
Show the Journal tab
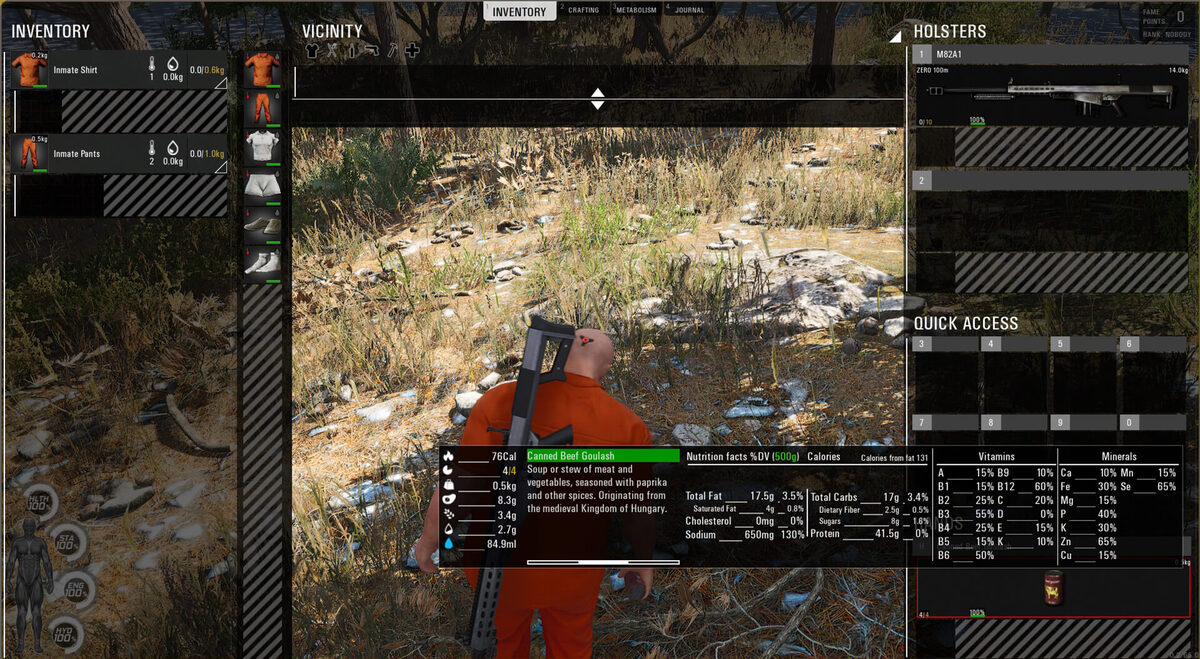click(689, 11)
